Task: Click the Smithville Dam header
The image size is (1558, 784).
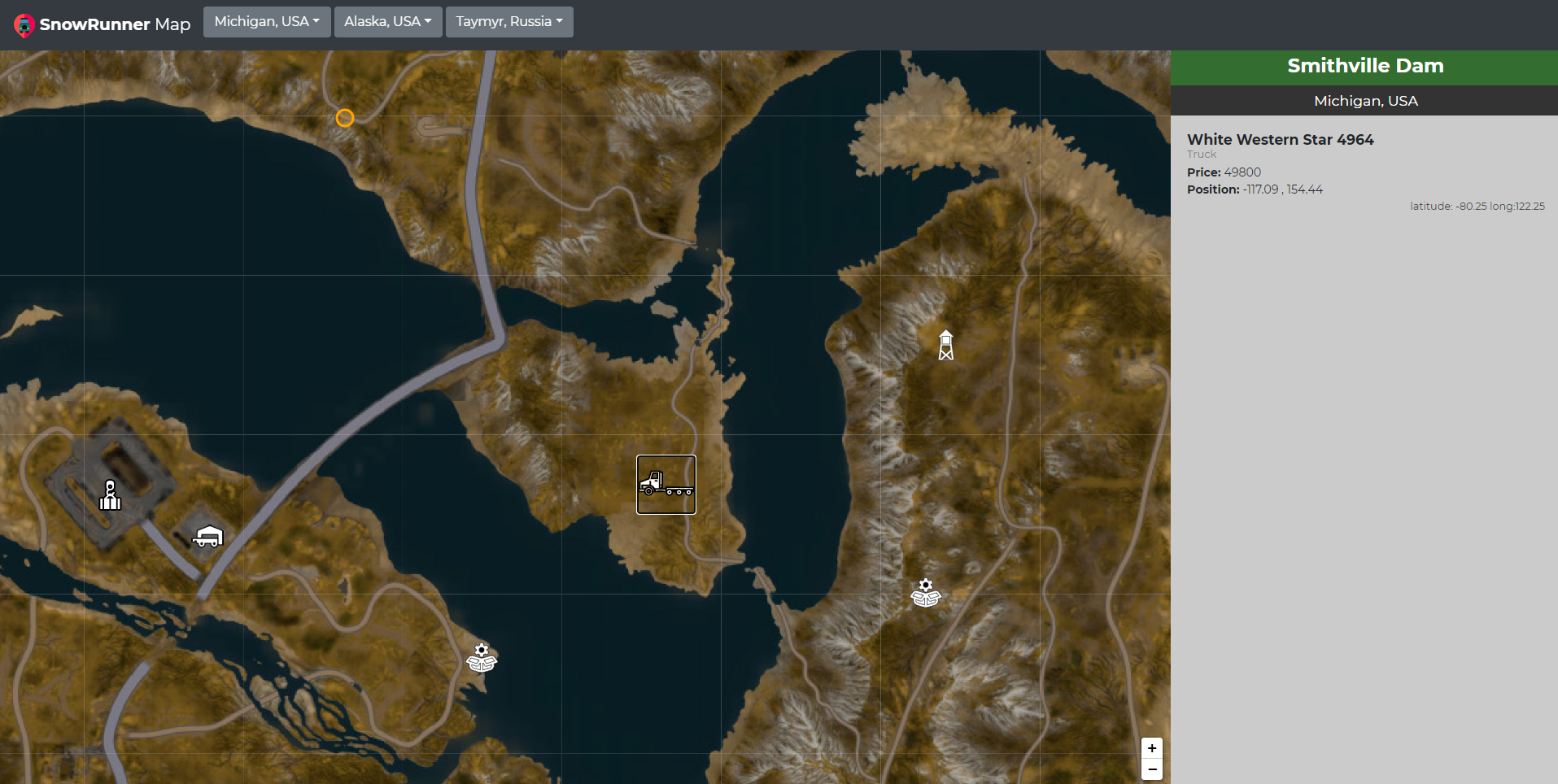Action: 1365,67
